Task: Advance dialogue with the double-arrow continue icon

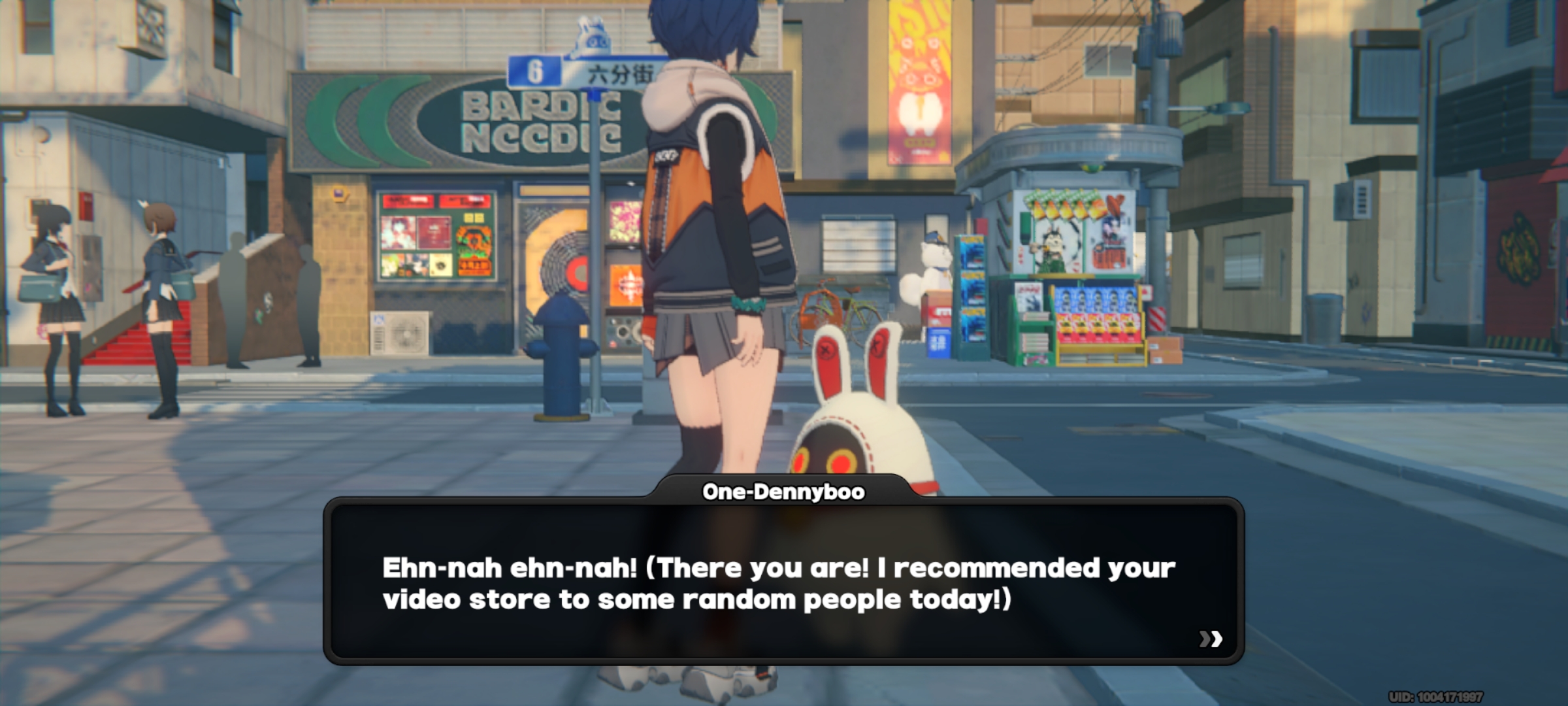Action: pos(1211,639)
